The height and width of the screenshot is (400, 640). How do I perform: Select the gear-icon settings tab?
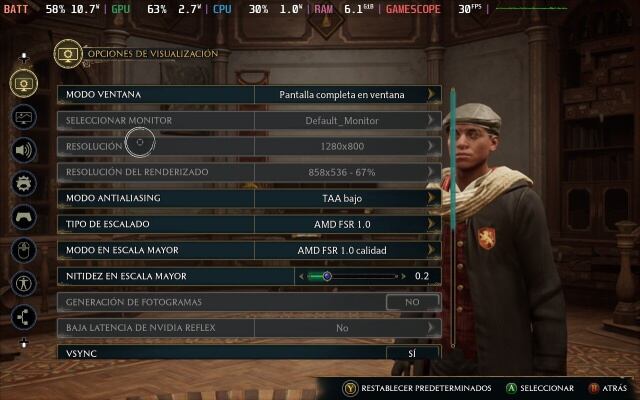[x=24, y=183]
